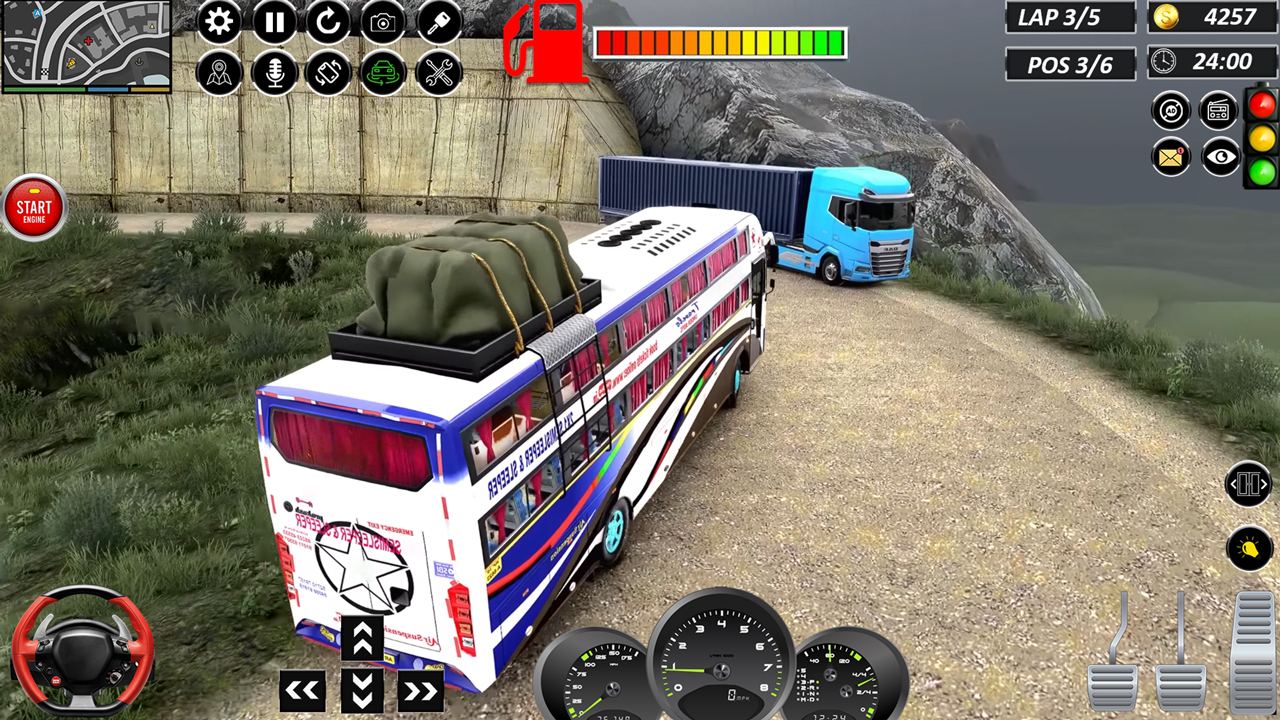Click the key ignition icon
This screenshot has width=1280, height=720.
[437, 22]
